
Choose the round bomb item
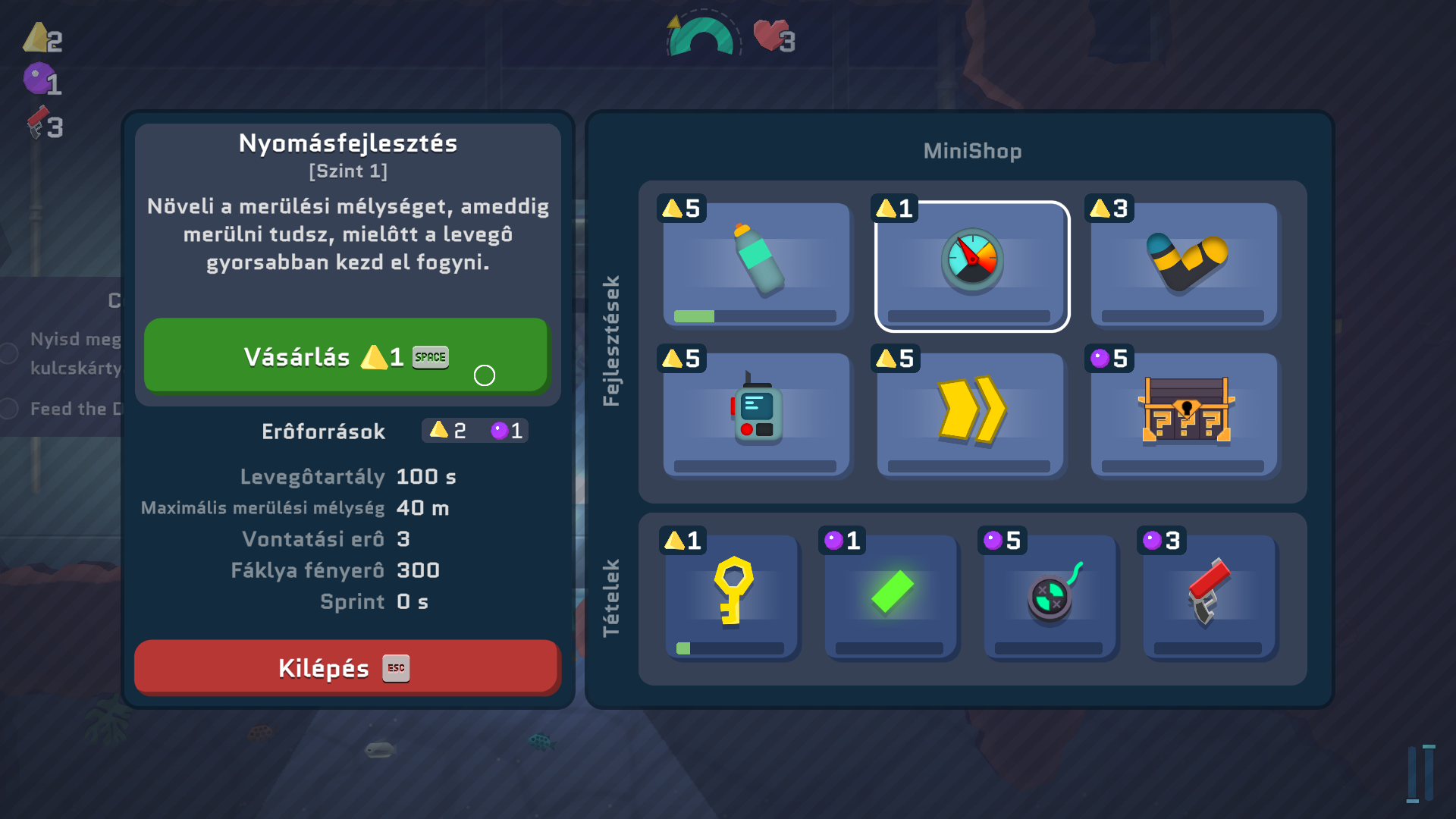point(1050,595)
